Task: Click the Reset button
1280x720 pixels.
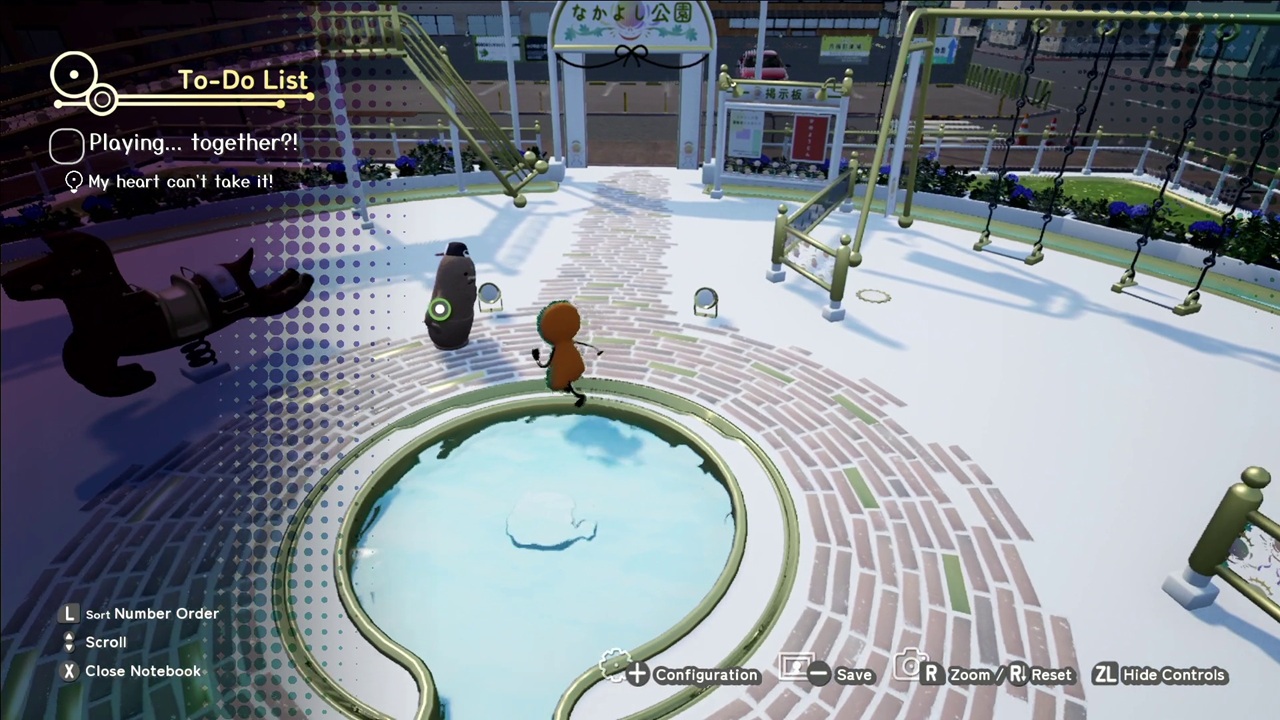Action: 1051,674
